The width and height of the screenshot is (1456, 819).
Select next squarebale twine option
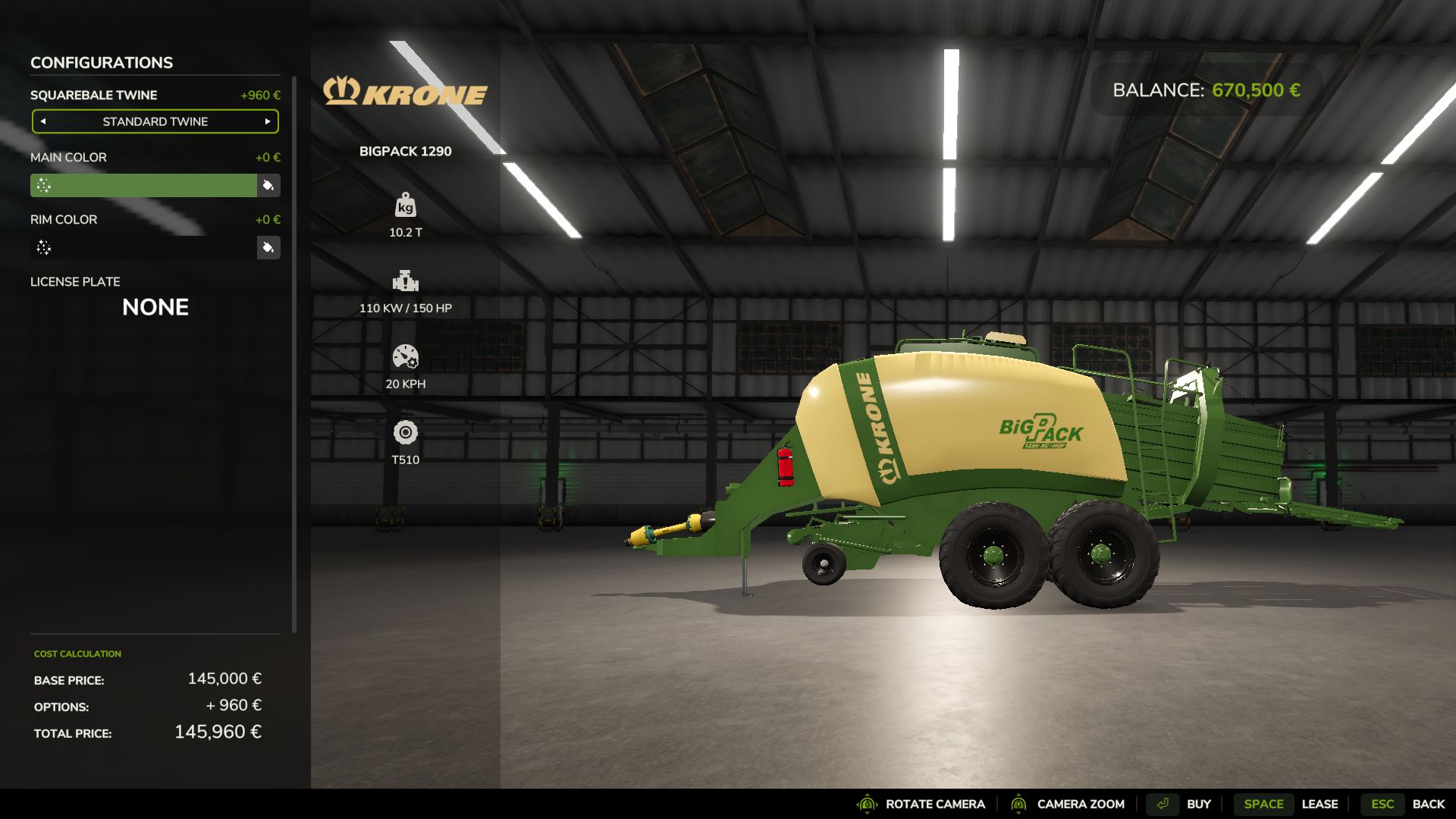268,121
